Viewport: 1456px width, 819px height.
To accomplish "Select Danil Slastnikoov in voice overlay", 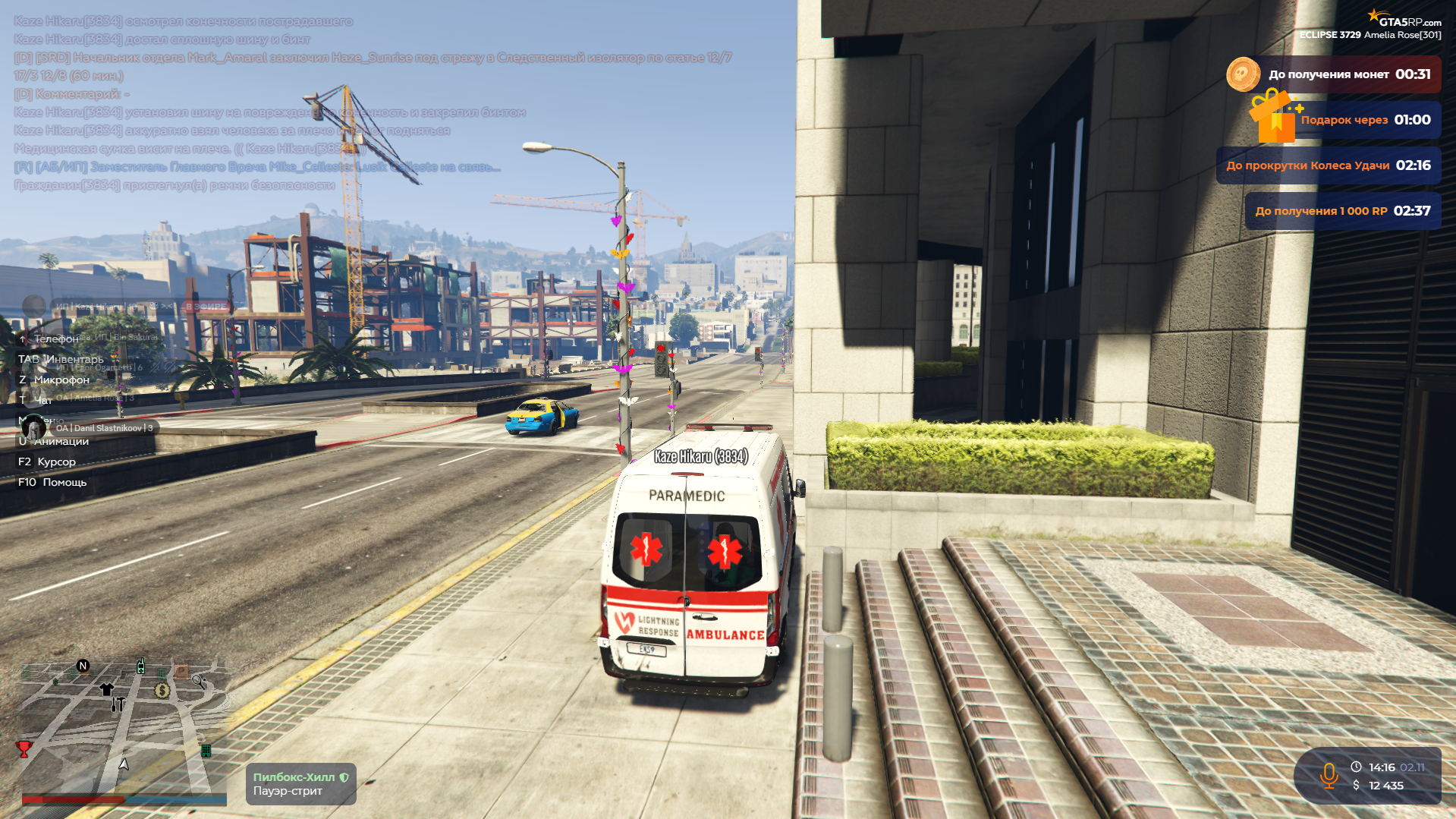I will (103, 428).
